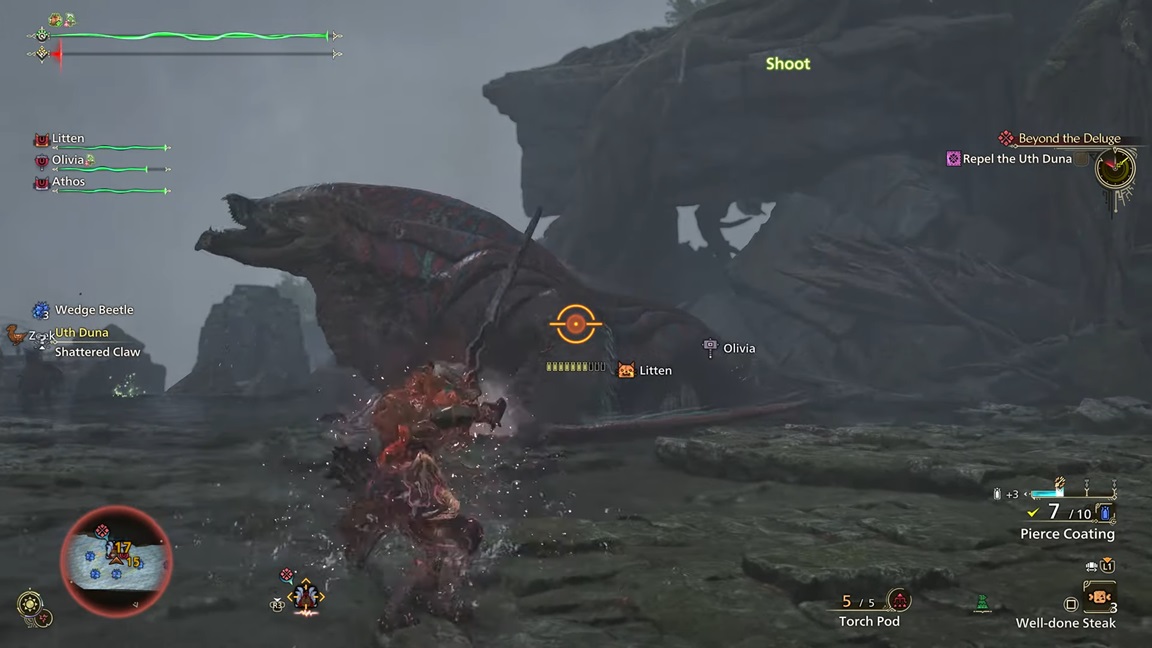
Task: Select Olivia in the party list
Action: click(x=68, y=160)
